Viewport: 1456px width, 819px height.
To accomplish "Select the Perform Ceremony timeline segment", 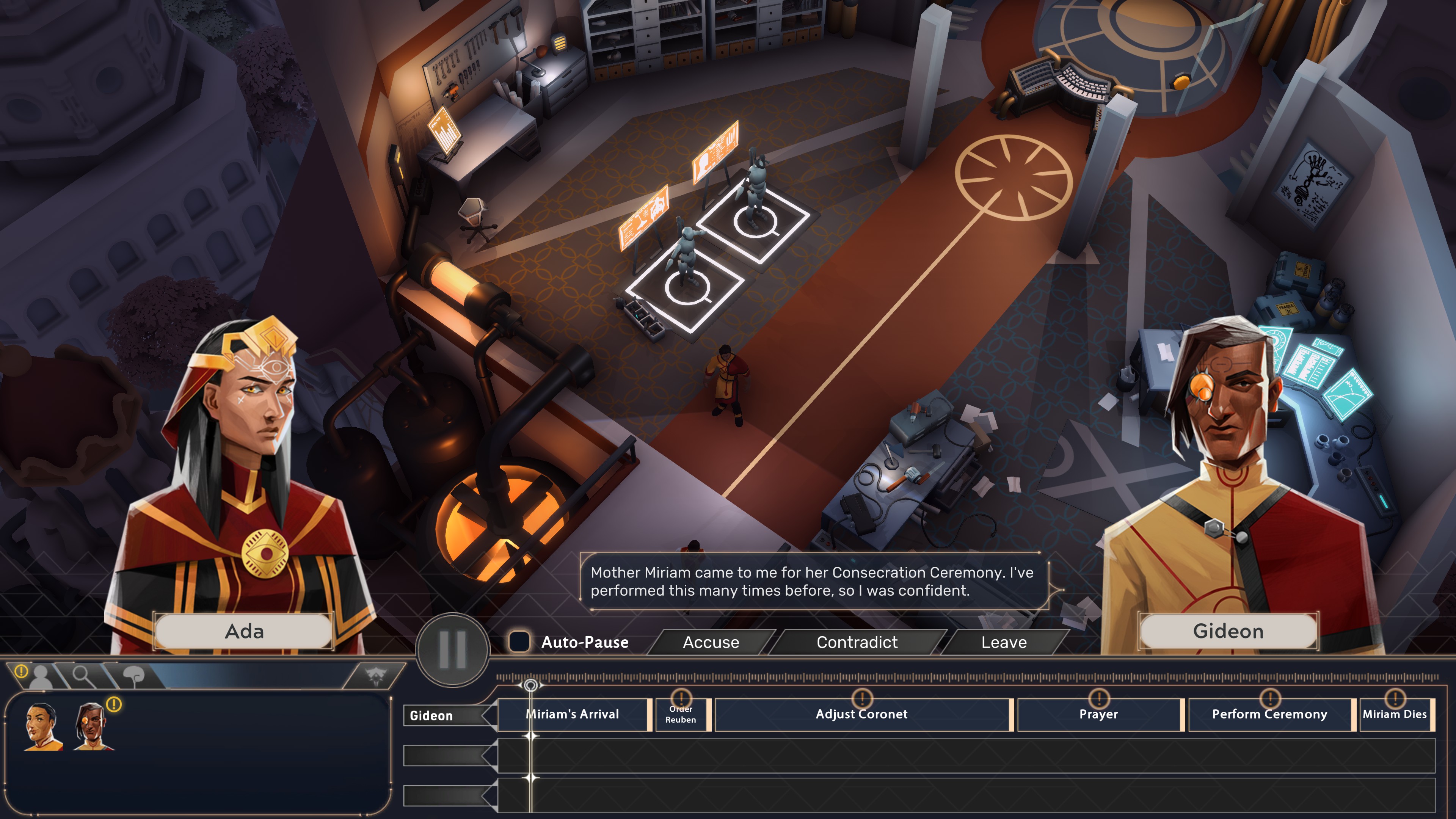I will (x=1269, y=714).
